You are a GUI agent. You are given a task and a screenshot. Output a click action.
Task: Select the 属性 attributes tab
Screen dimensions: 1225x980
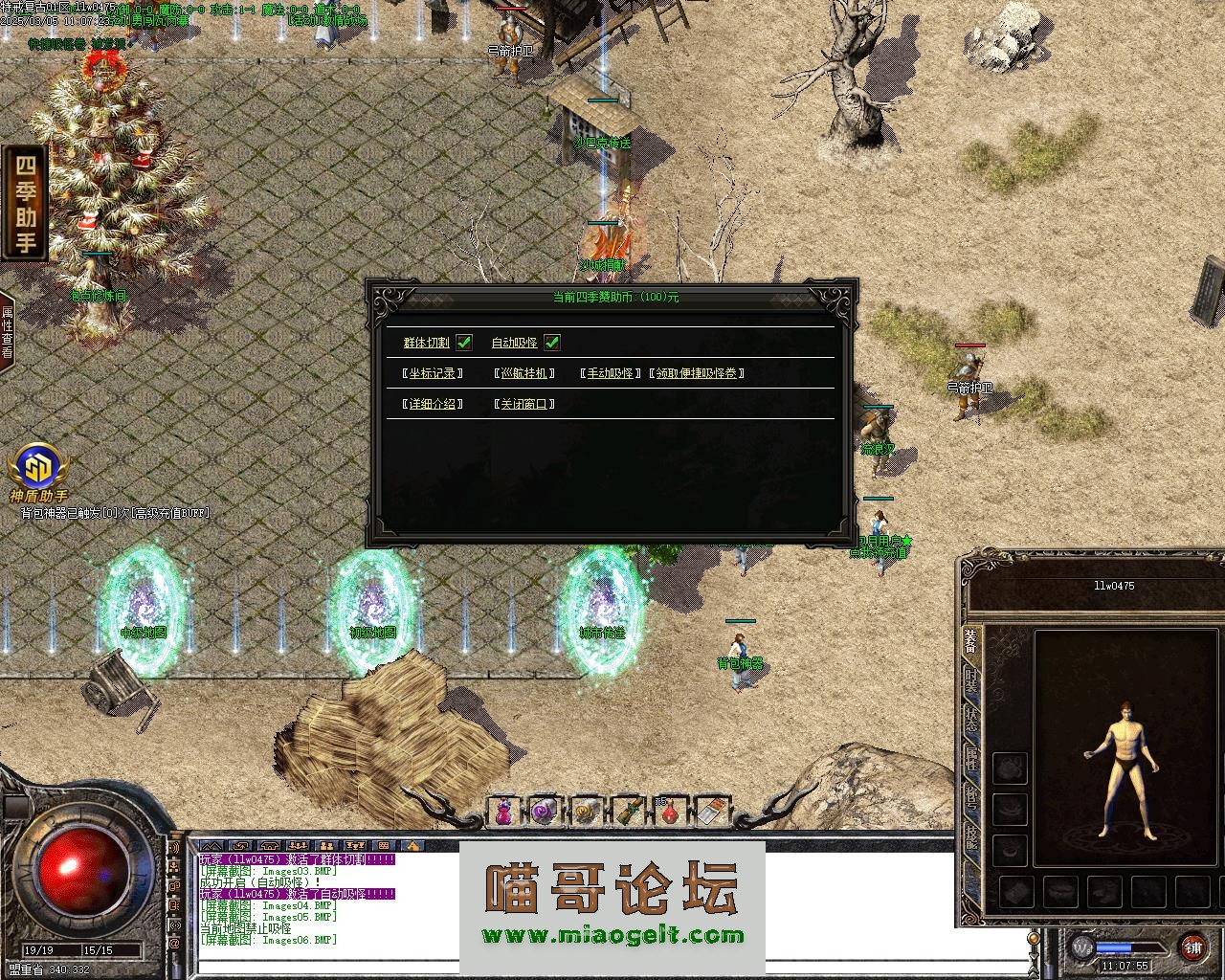tap(970, 758)
